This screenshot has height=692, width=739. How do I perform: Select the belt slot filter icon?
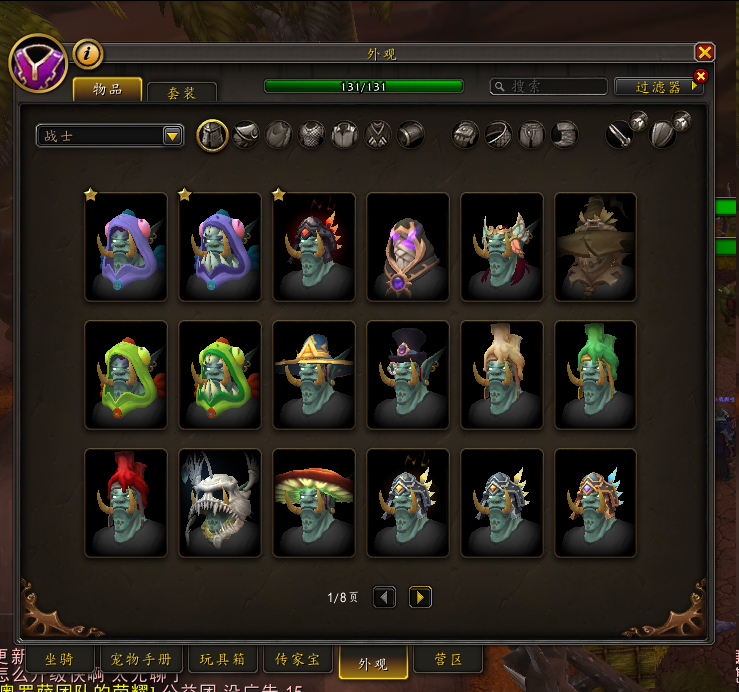(x=499, y=135)
